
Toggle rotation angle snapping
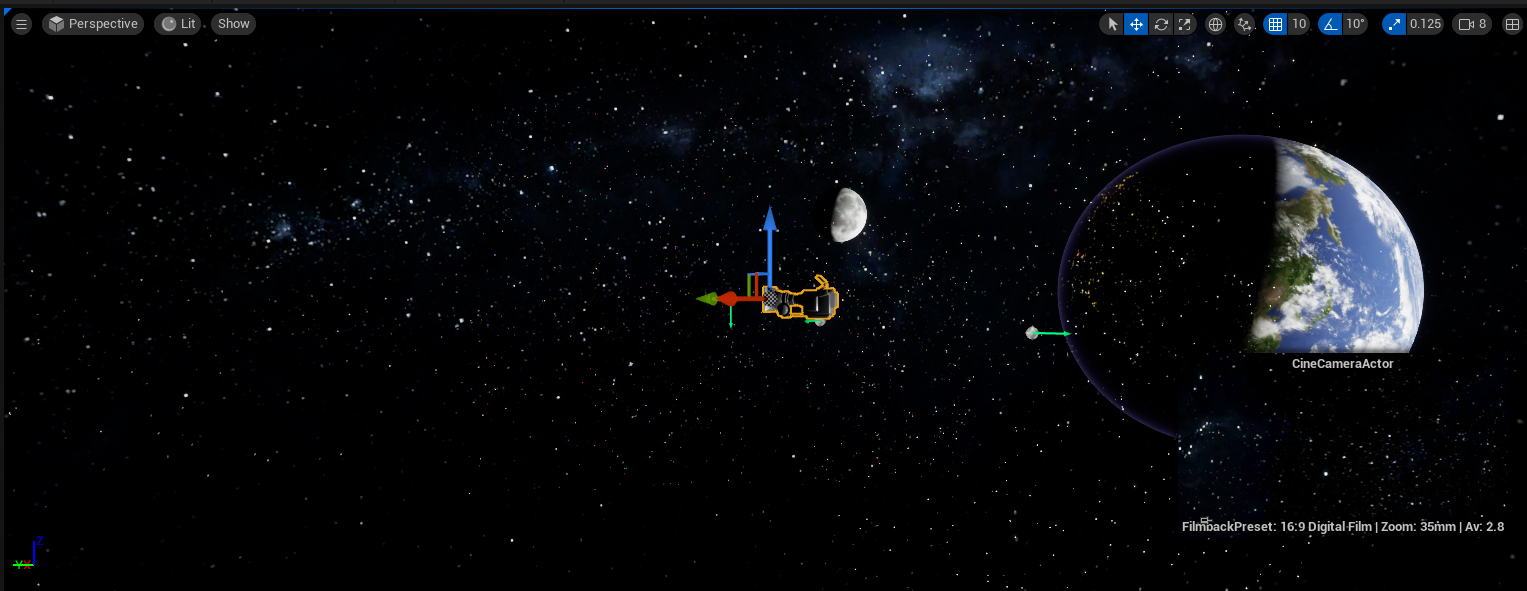1330,24
